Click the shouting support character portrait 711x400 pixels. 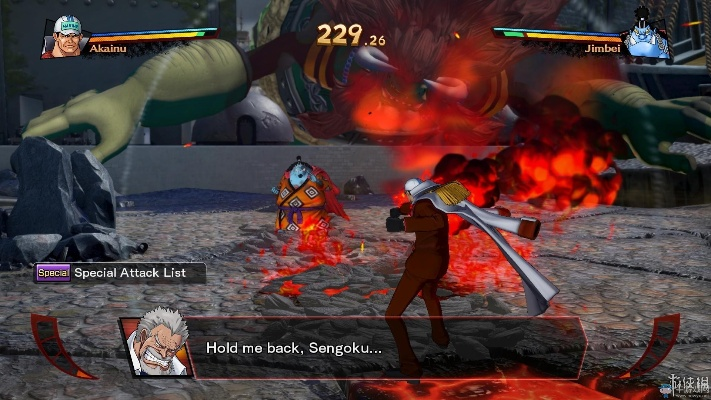158,348
